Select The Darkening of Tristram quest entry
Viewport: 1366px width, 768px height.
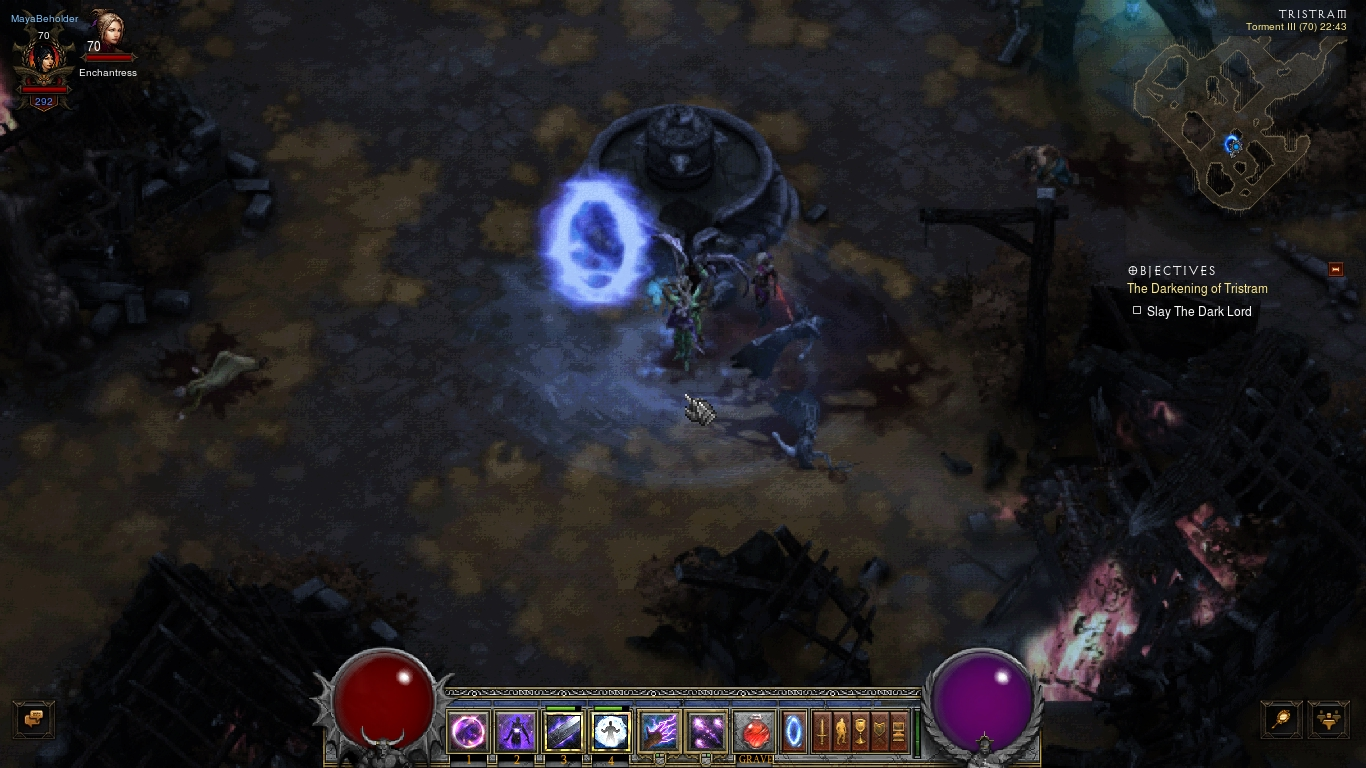pos(1197,289)
